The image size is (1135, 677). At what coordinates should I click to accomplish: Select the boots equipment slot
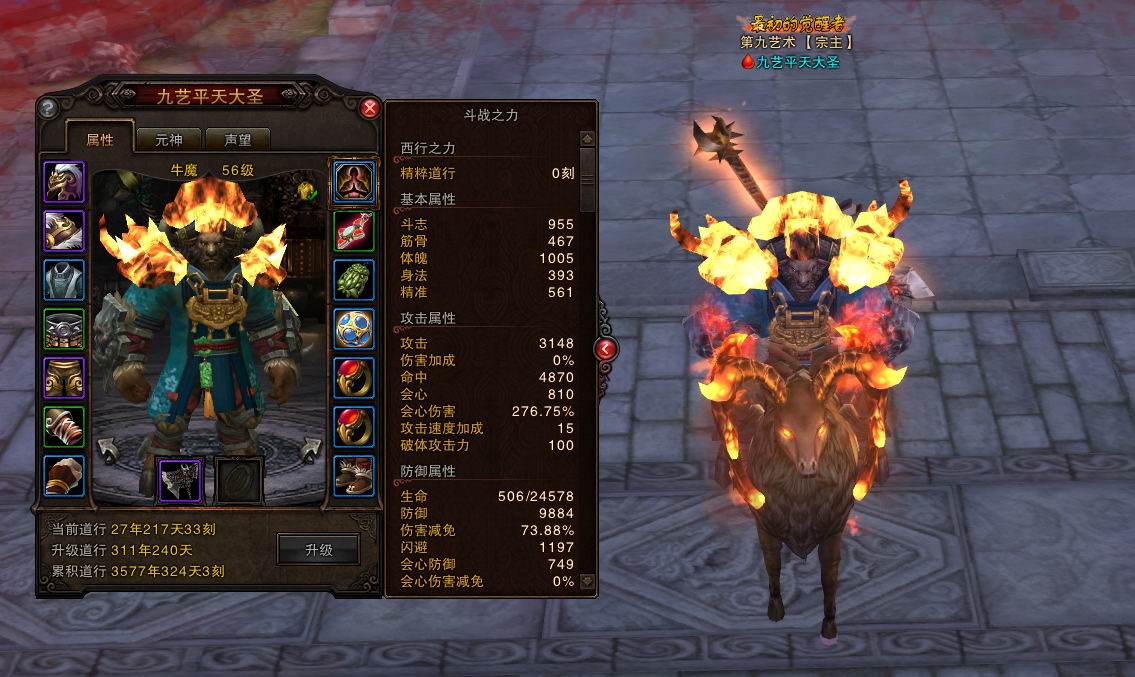(354, 476)
